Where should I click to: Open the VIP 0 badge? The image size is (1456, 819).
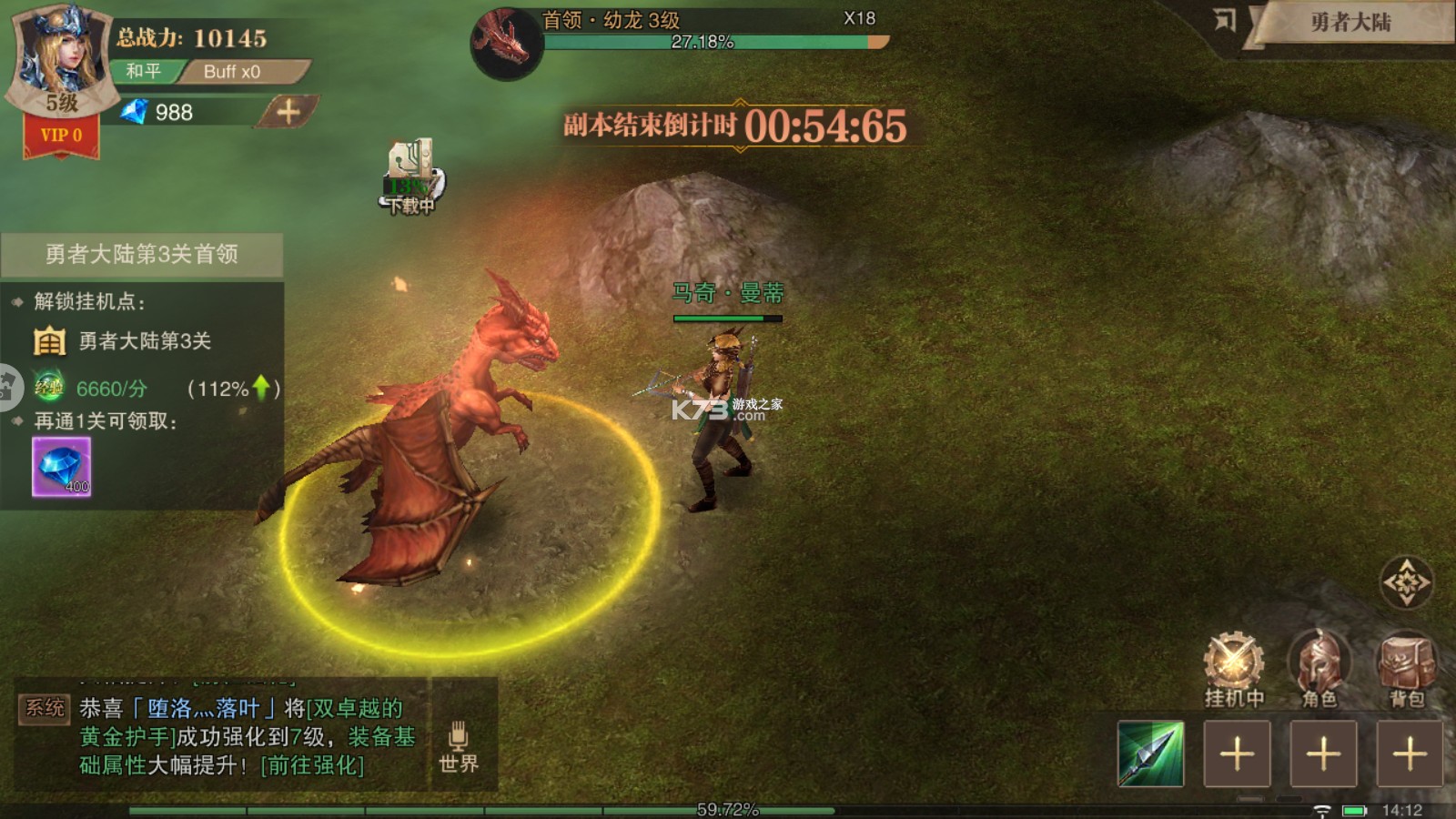61,136
